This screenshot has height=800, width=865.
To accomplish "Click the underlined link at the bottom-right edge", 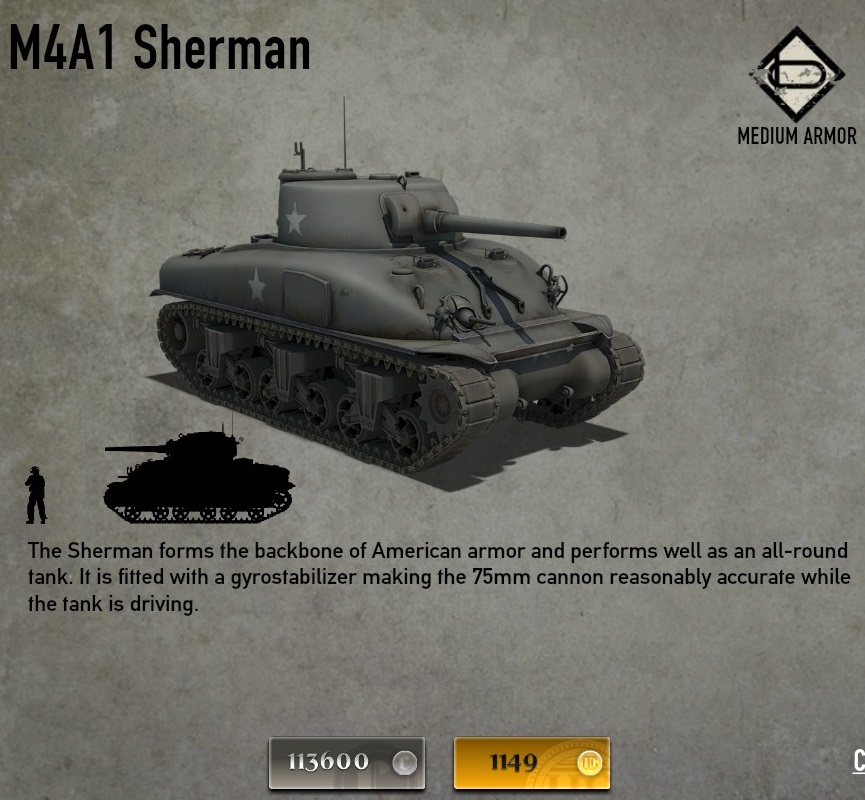I will pos(858,761).
